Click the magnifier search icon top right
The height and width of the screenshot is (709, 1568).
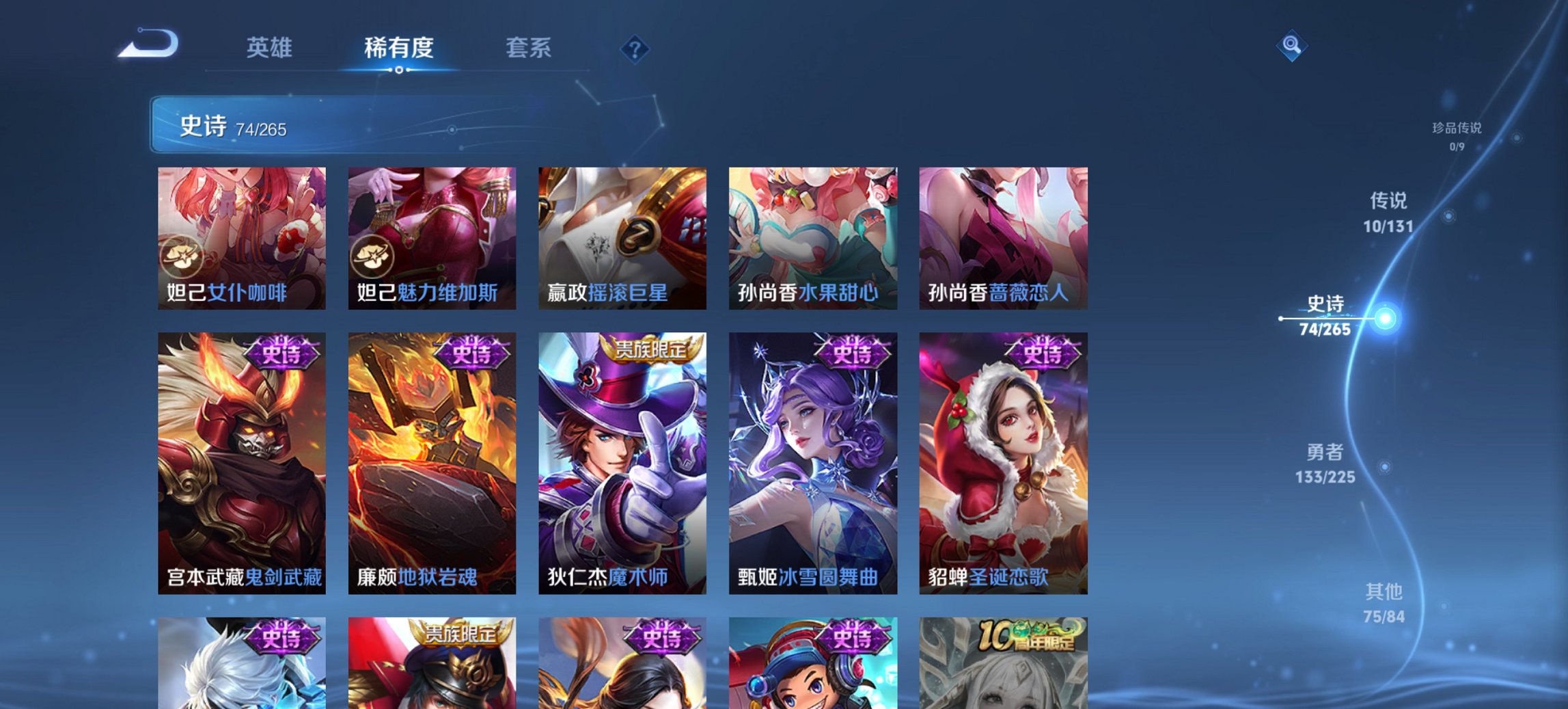click(1292, 45)
